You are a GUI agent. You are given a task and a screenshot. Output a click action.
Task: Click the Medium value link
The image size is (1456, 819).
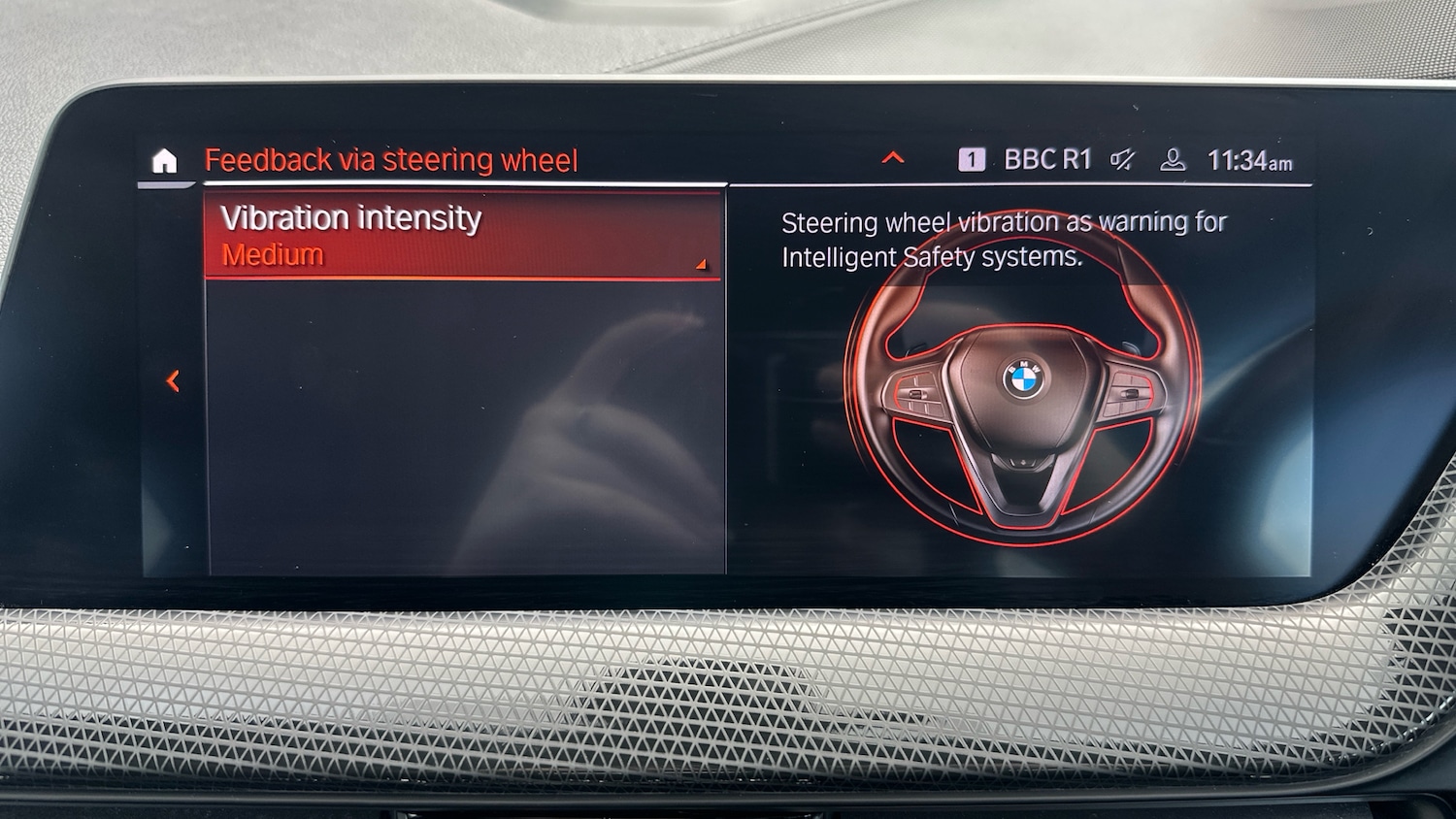pyautogui.click(x=271, y=255)
